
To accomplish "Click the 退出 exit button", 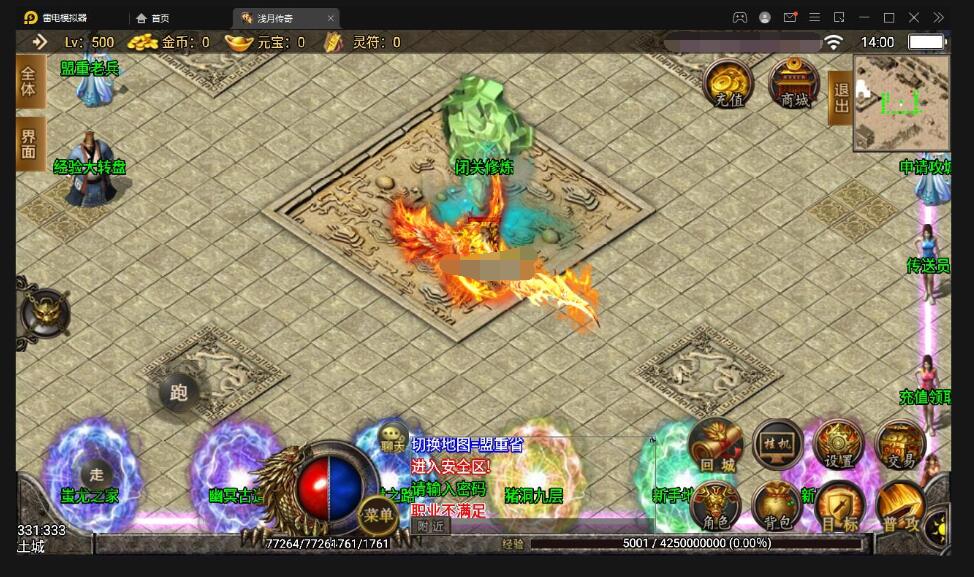I will click(840, 98).
